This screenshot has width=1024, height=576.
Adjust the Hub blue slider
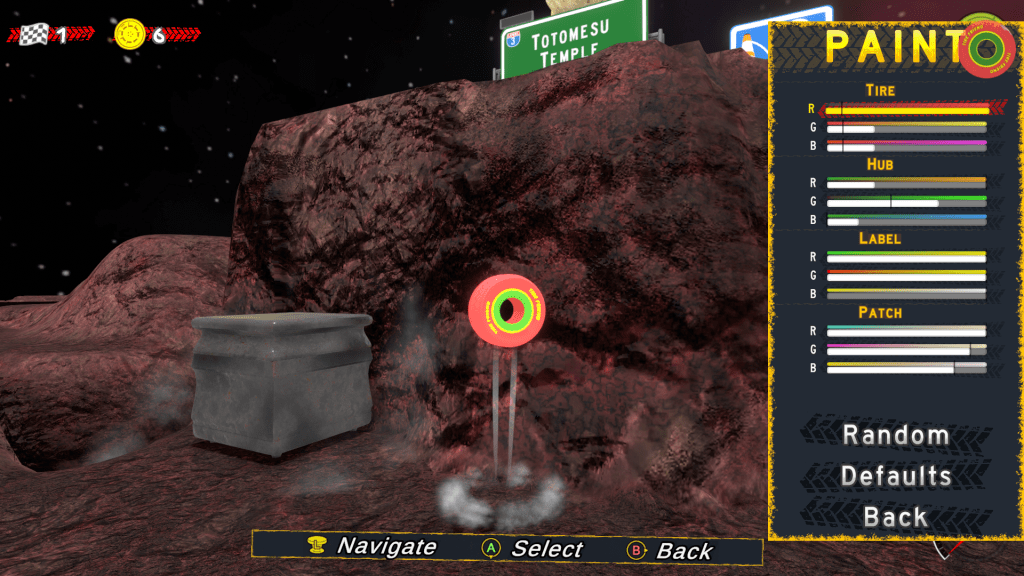point(906,220)
